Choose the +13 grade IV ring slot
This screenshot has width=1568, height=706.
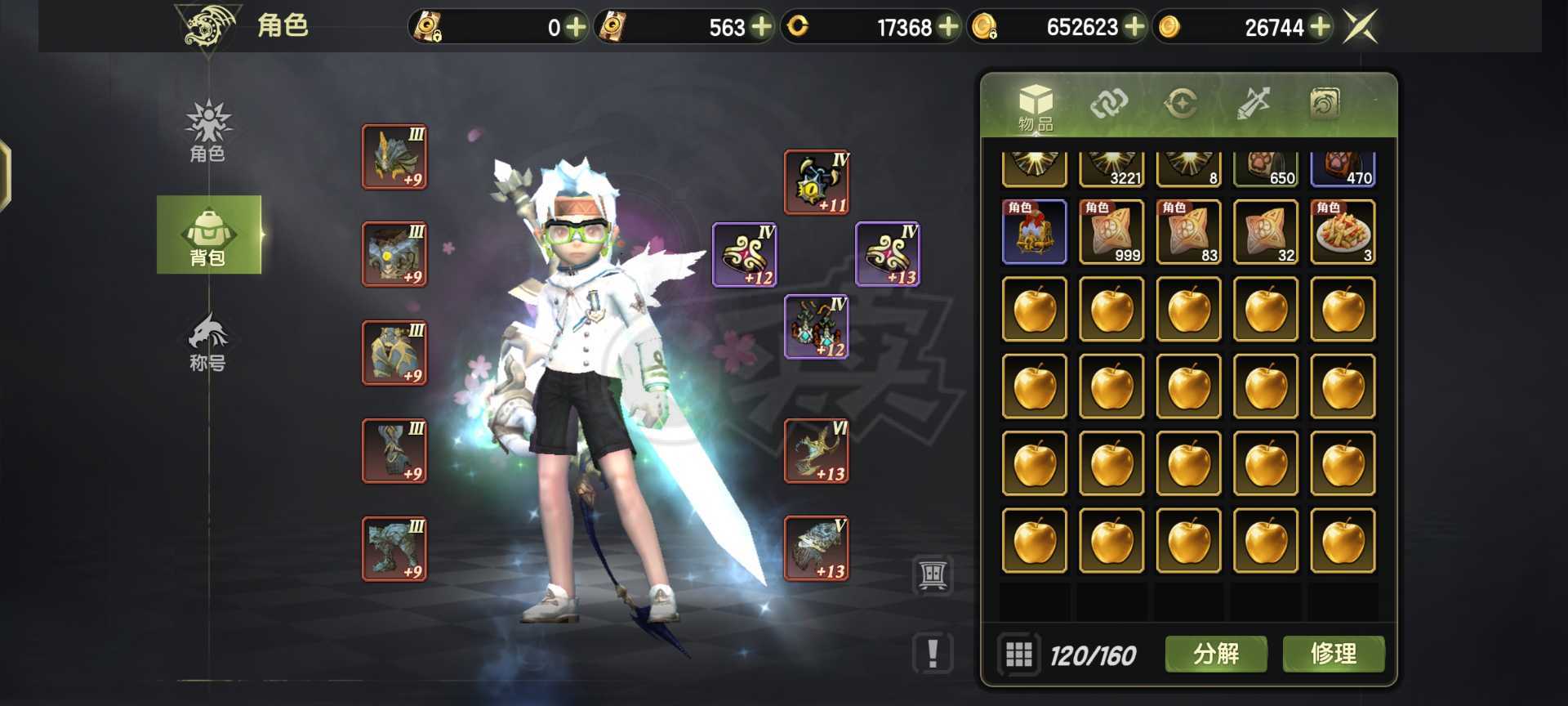pyautogui.click(x=888, y=254)
